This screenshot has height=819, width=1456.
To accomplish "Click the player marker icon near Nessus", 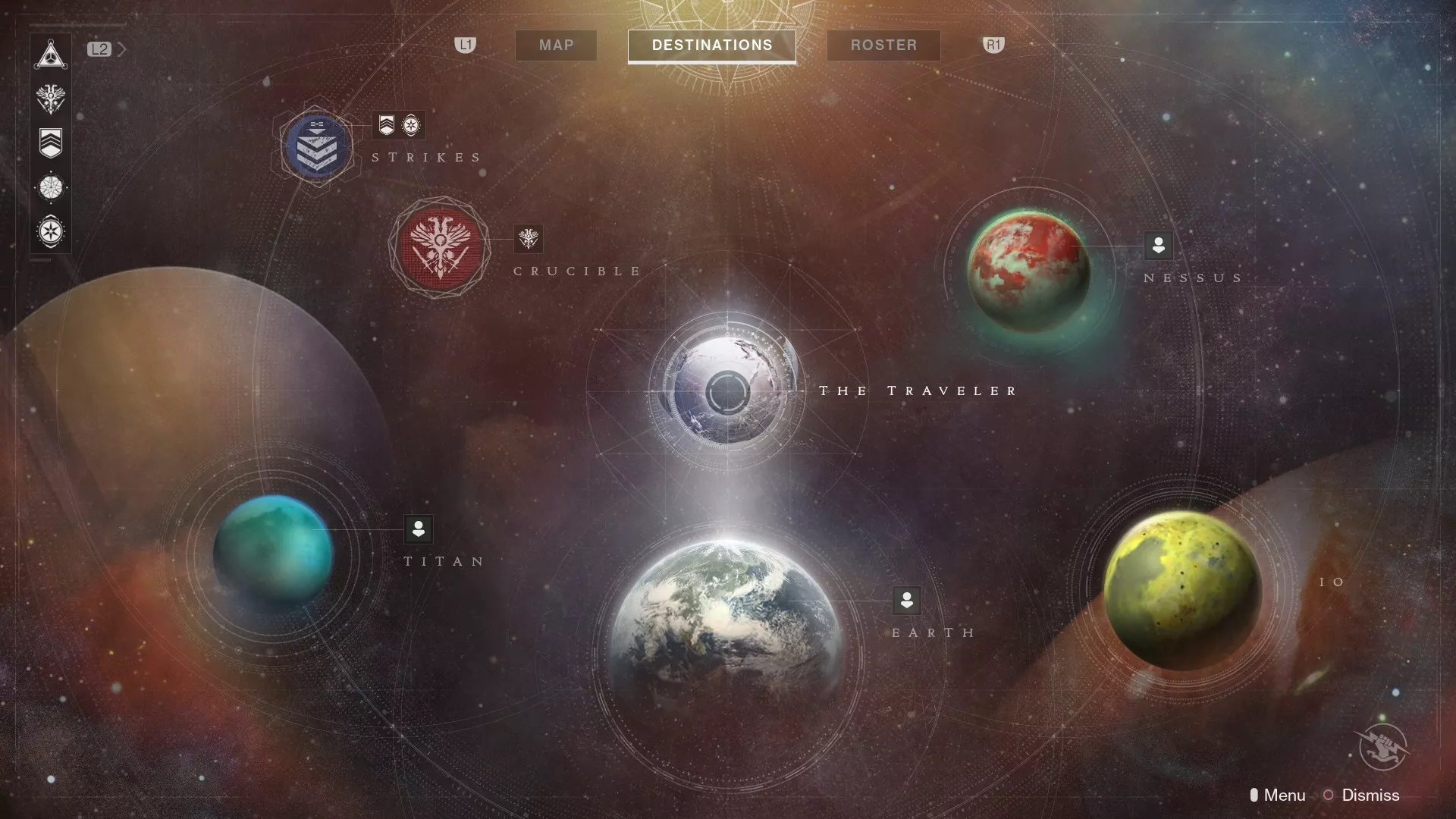I will [1158, 246].
